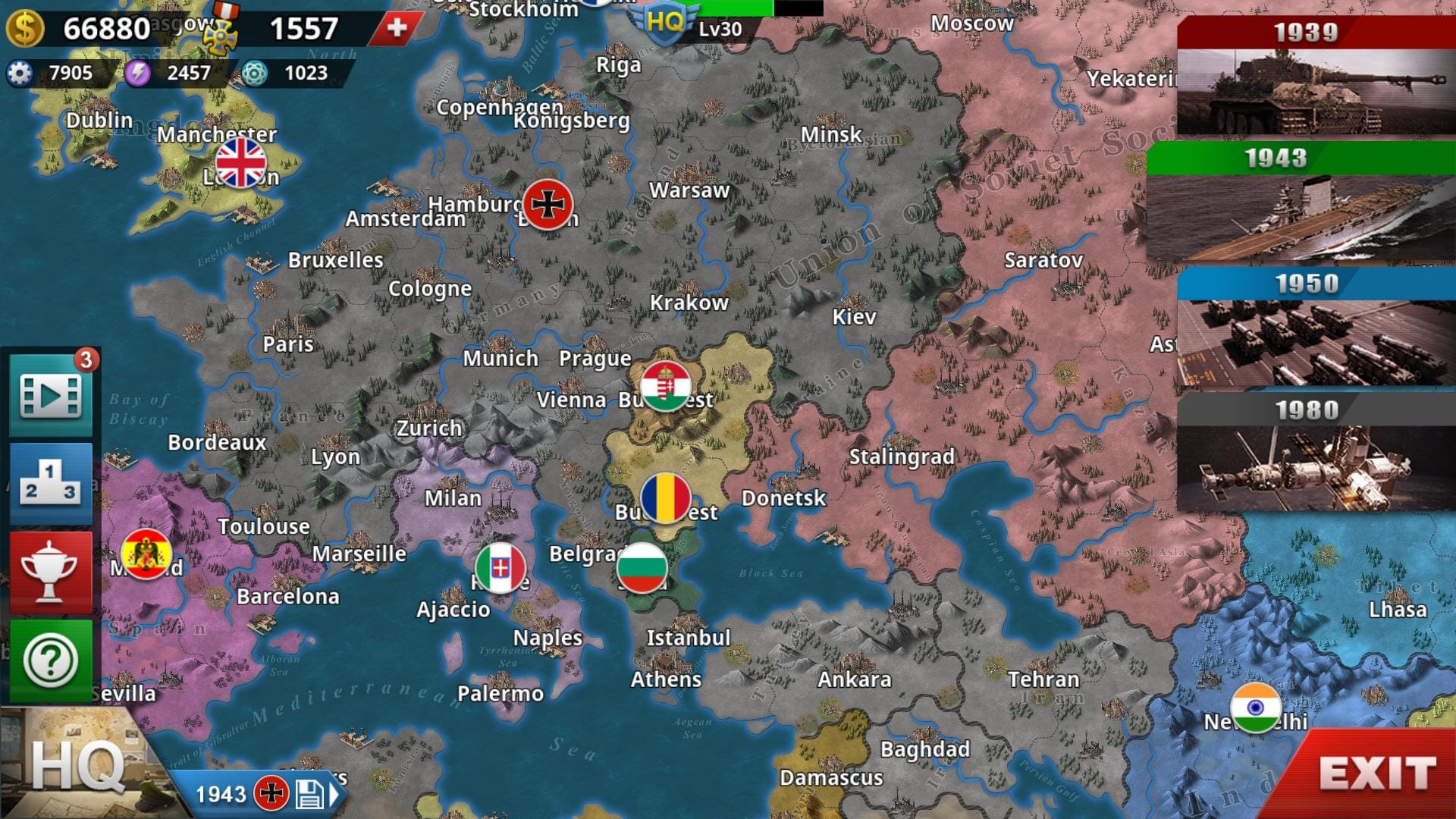
Task: Open the rankings podium icon
Action: point(50,481)
